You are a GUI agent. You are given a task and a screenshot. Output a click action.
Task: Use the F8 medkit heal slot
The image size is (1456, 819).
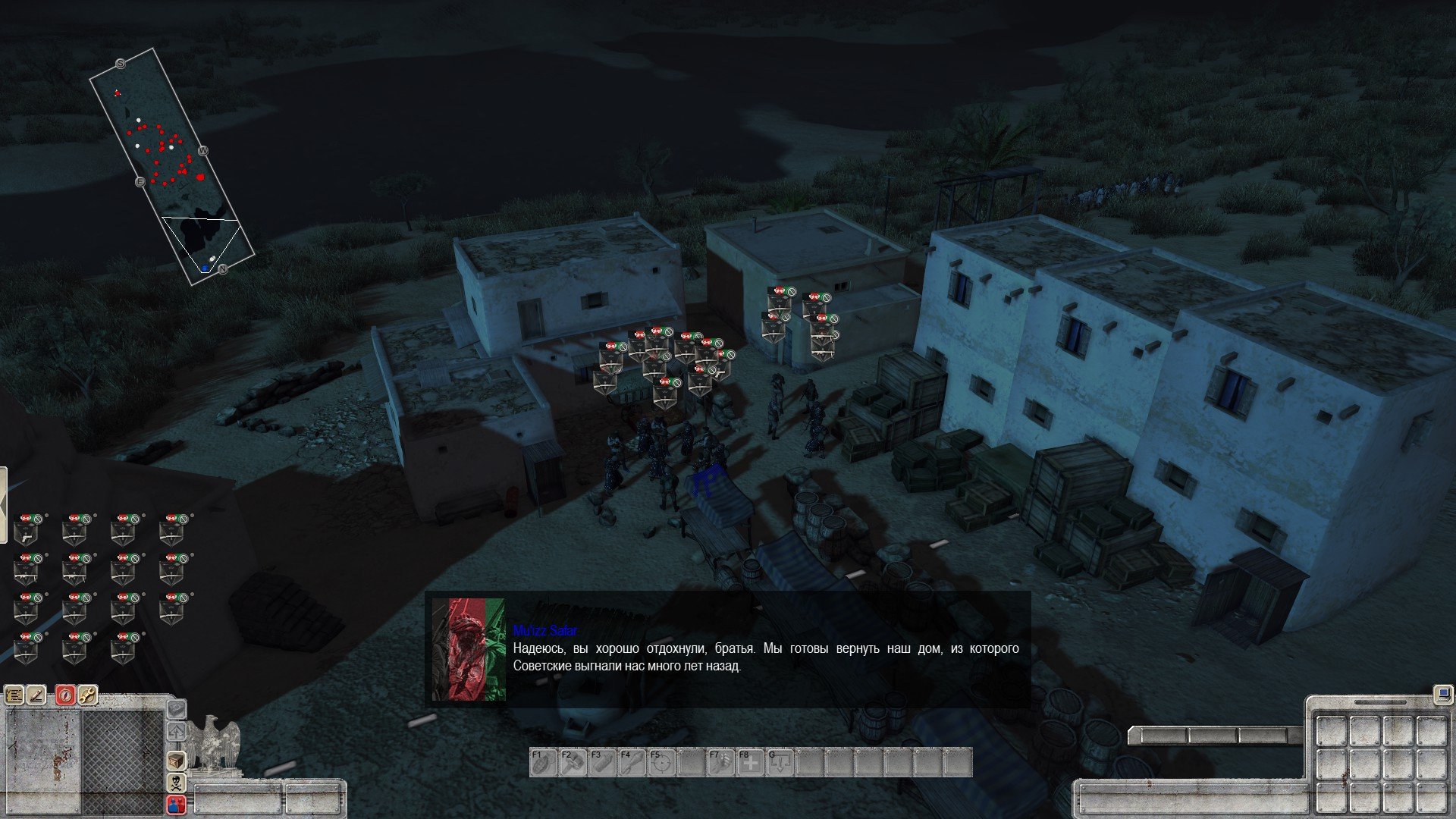(x=750, y=762)
